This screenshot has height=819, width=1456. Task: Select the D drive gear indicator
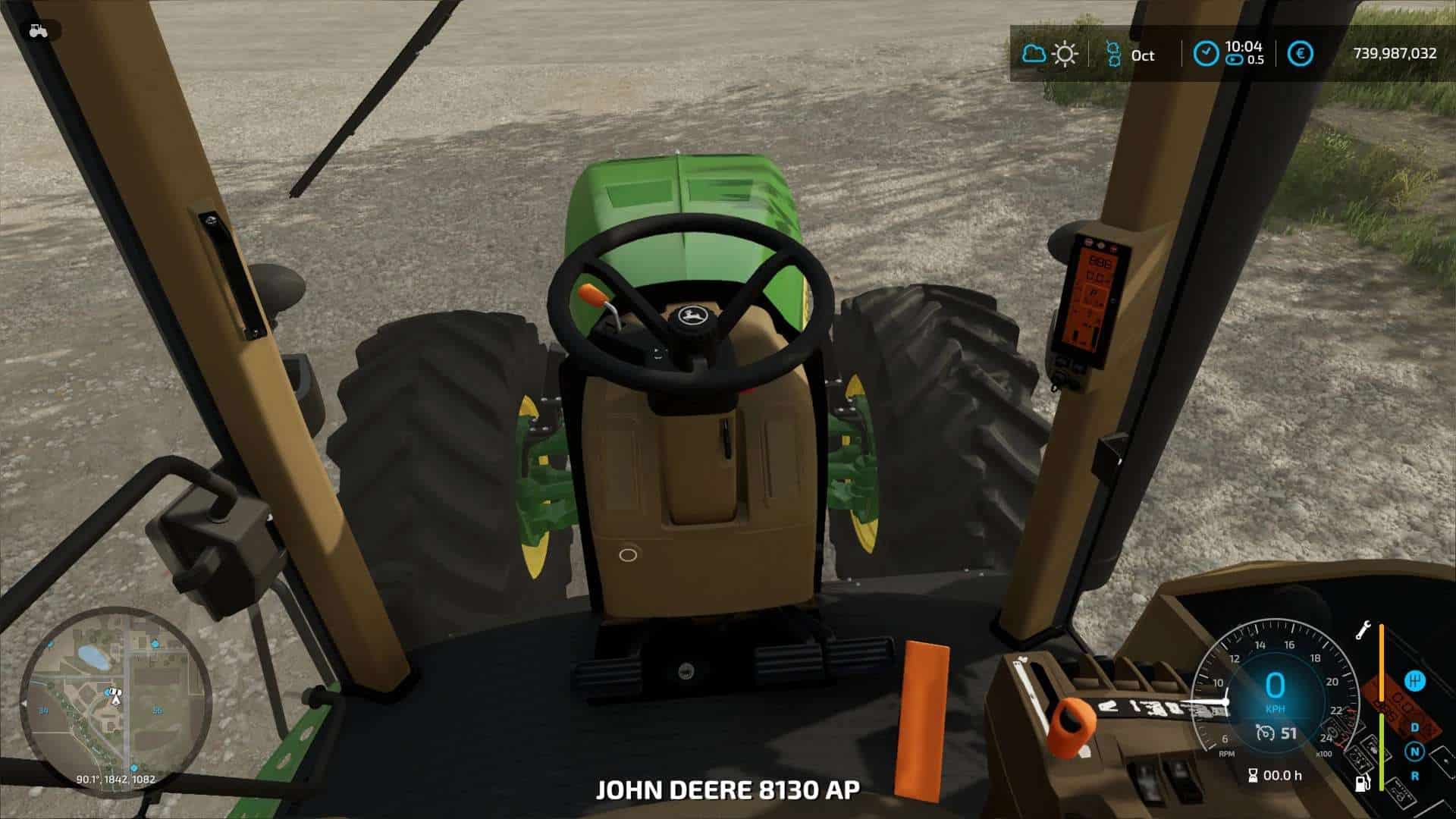click(1414, 727)
